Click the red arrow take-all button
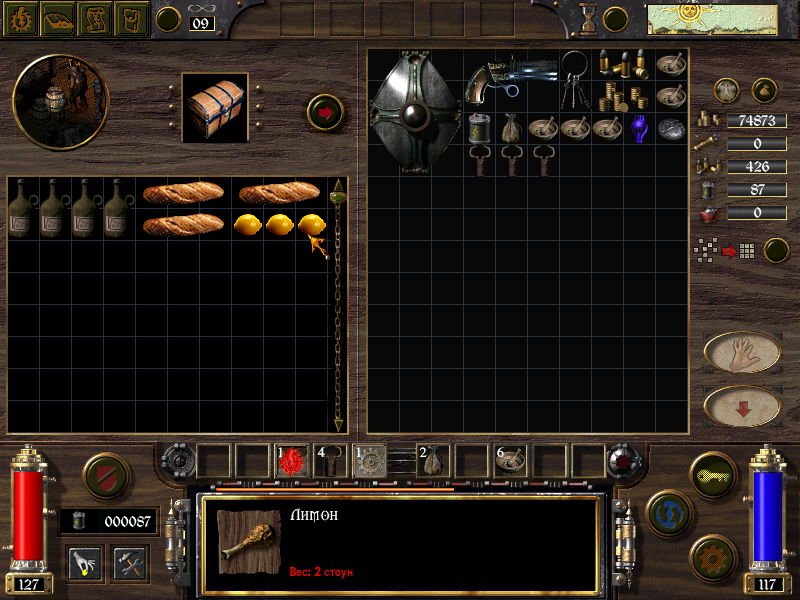 pyautogui.click(x=325, y=112)
